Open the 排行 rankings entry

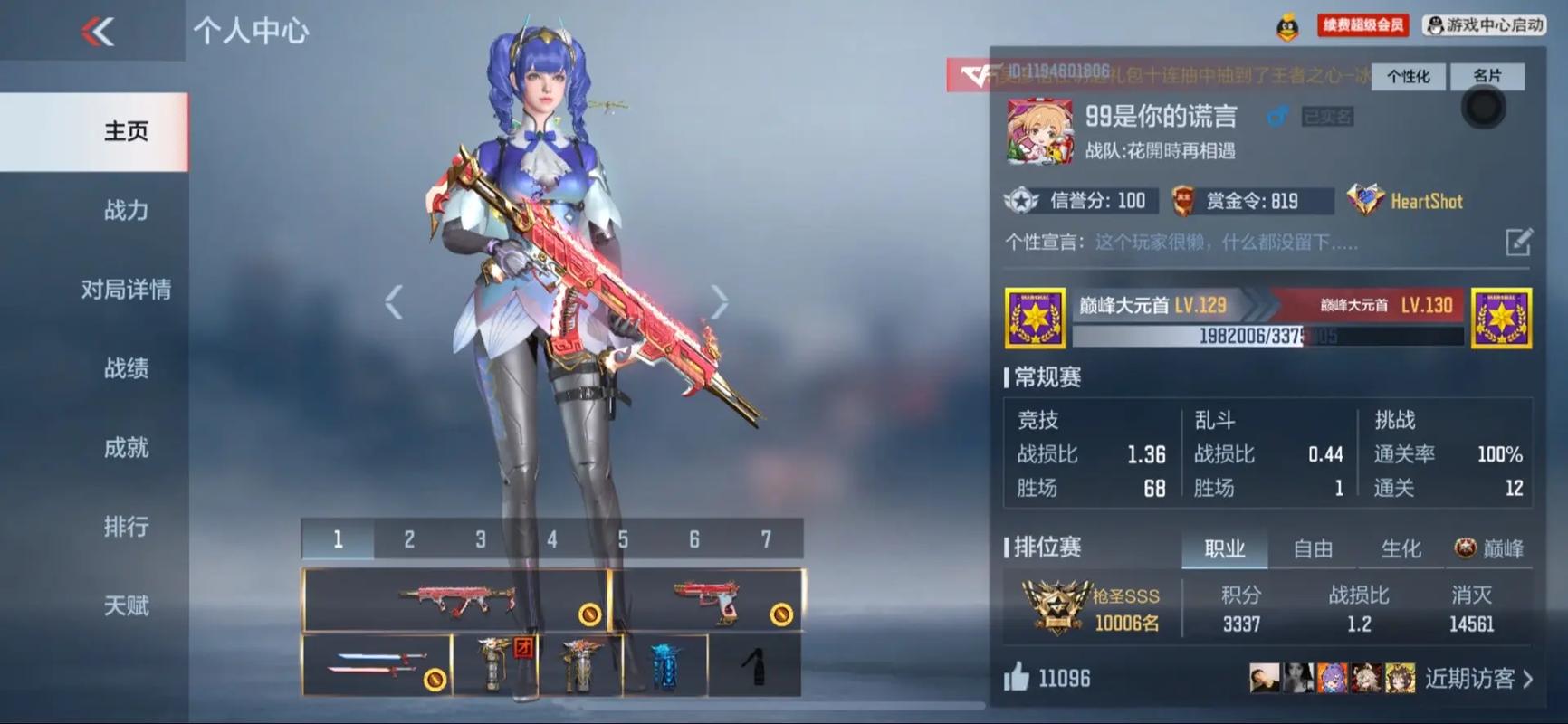coord(126,527)
